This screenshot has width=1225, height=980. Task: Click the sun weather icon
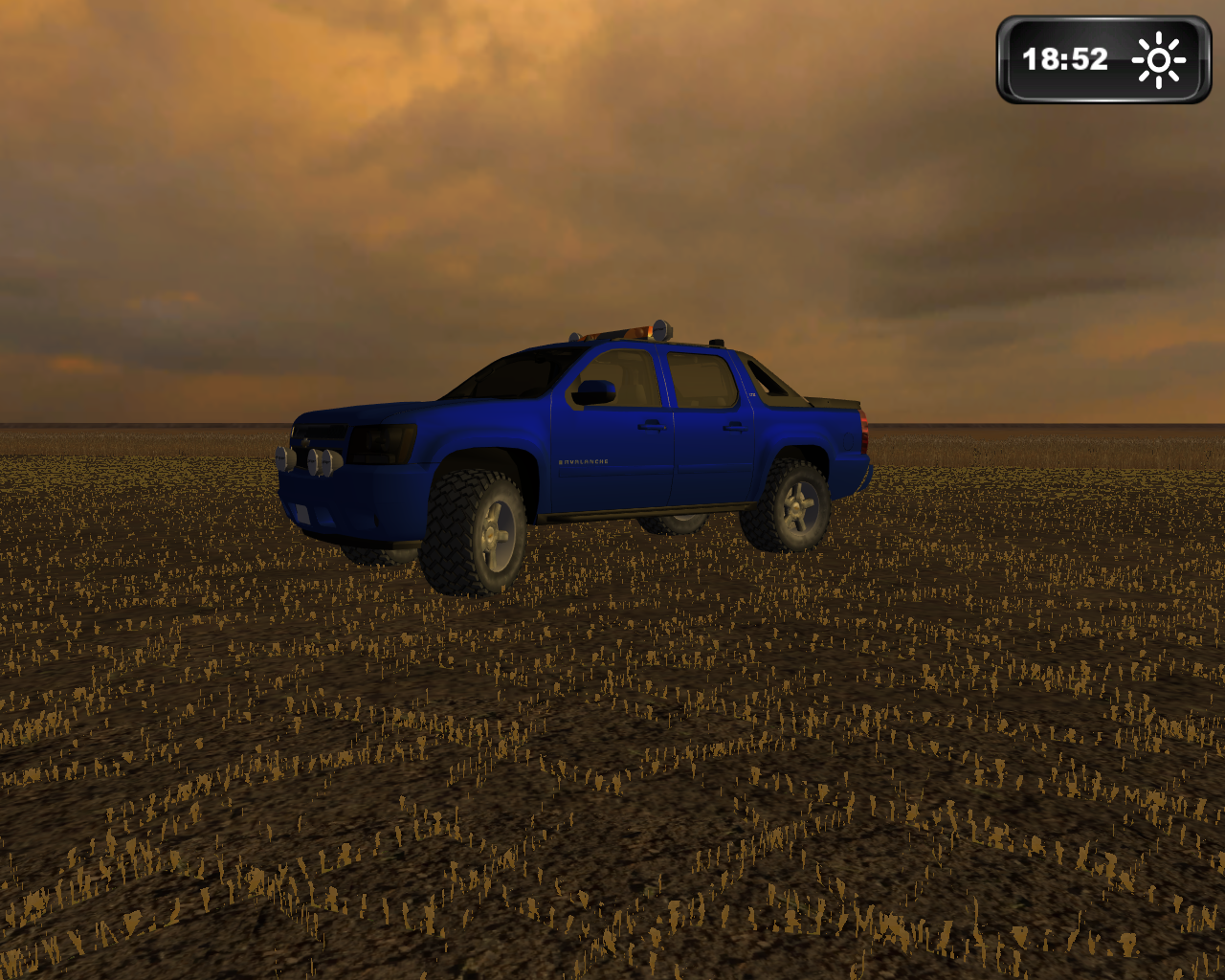click(1158, 59)
